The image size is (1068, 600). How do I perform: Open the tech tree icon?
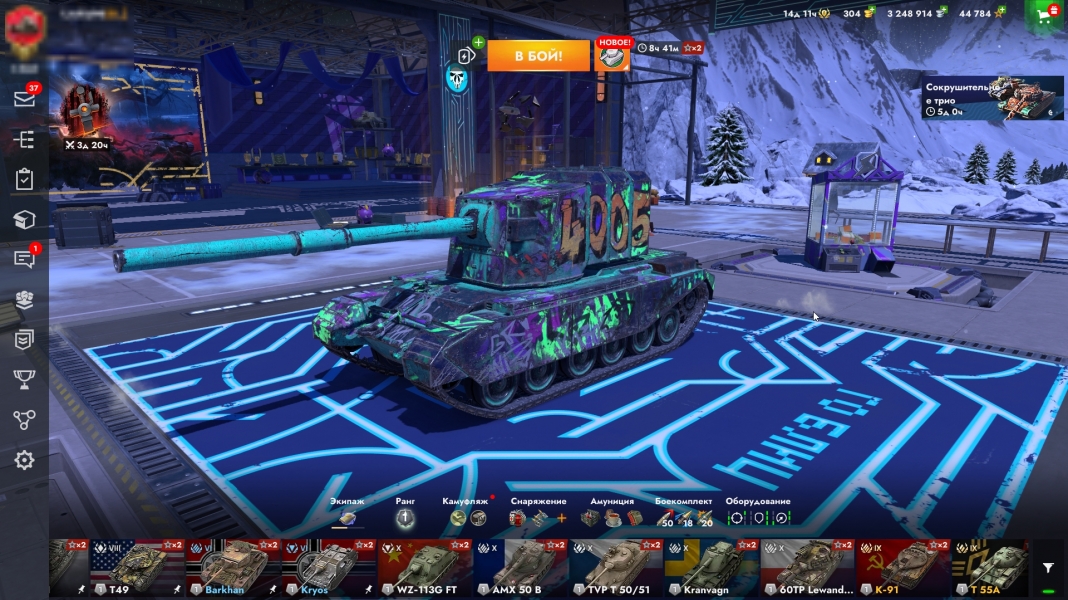coord(24,140)
